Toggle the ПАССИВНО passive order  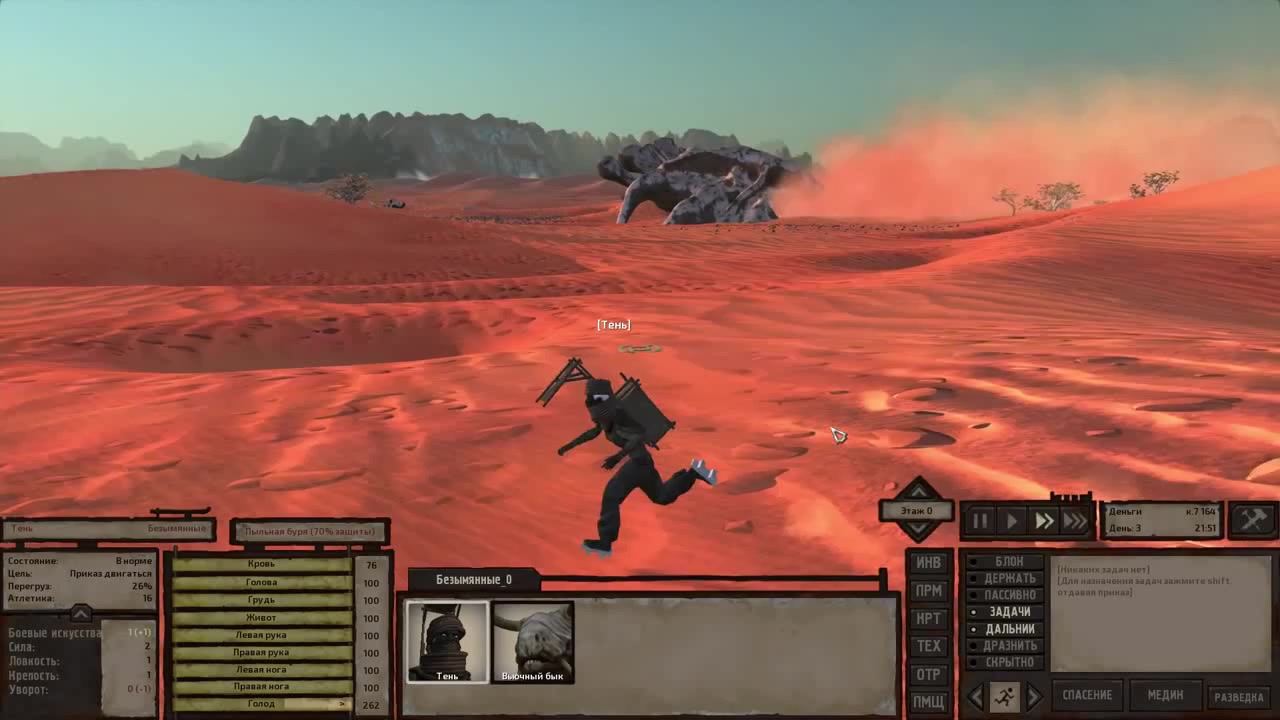click(x=1008, y=595)
